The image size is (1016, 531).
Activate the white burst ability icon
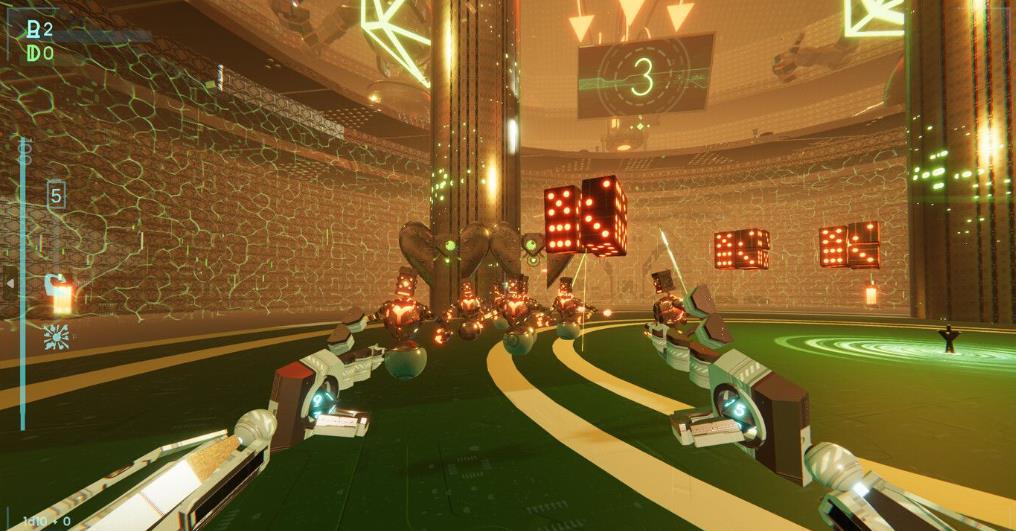[x=56, y=336]
